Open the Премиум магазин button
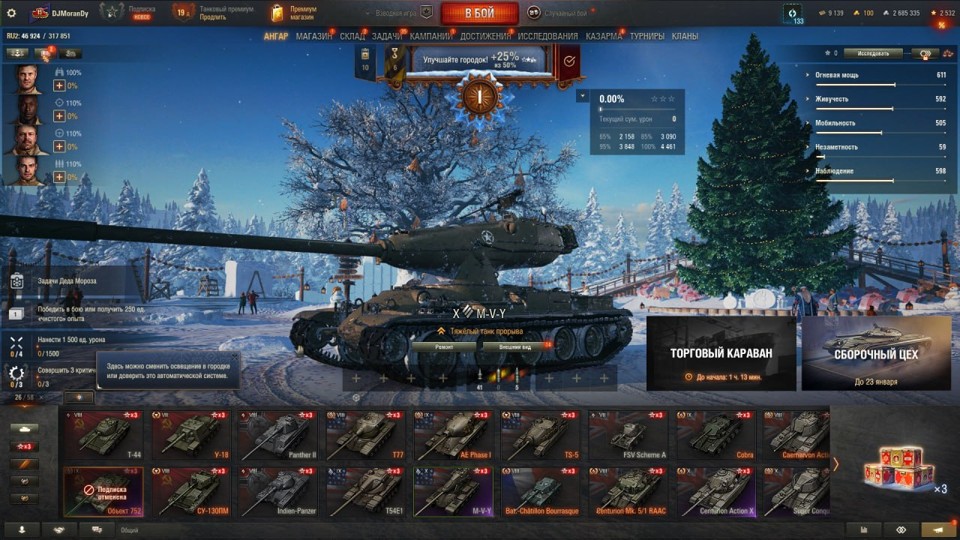Screen dimensions: 960x540 (296, 13)
